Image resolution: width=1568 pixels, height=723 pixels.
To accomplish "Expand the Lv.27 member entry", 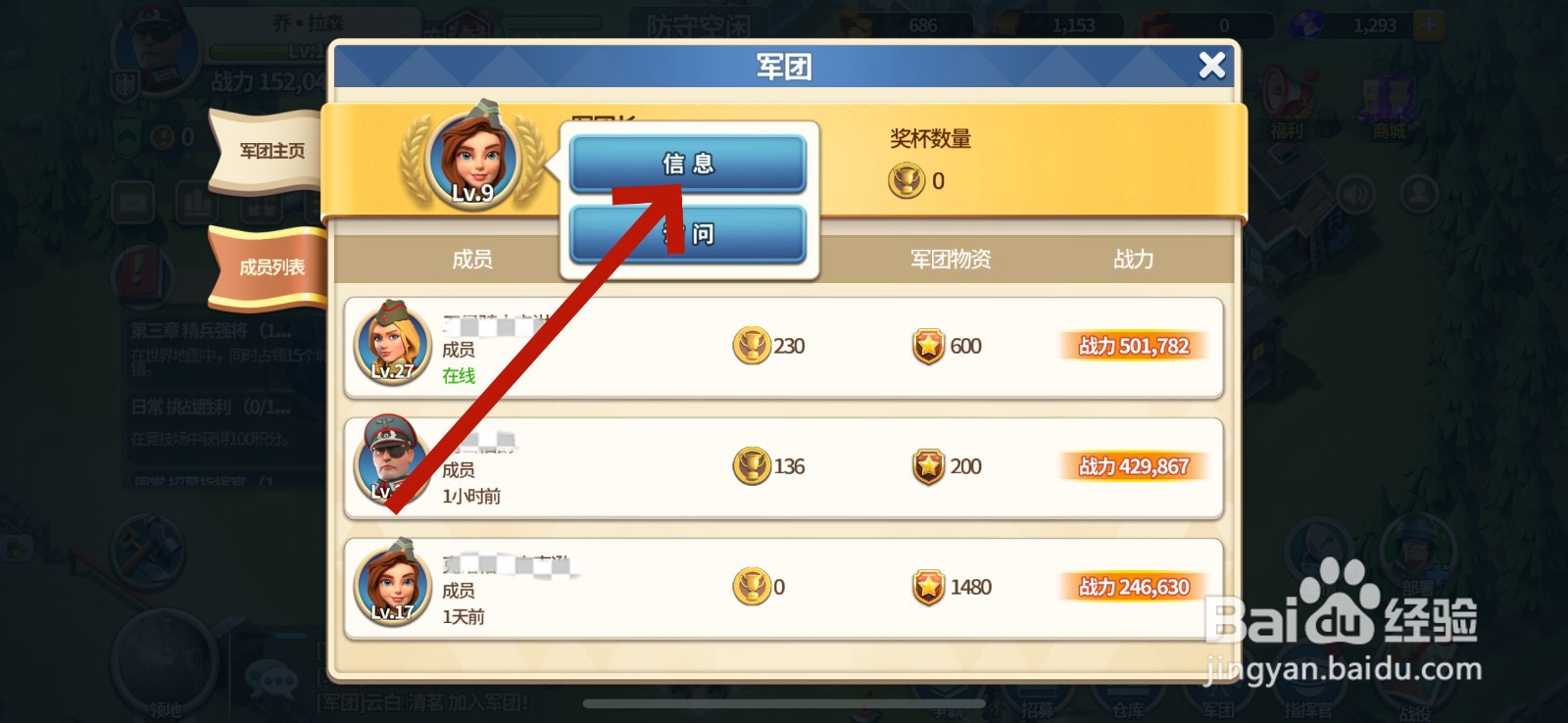I will (x=392, y=344).
